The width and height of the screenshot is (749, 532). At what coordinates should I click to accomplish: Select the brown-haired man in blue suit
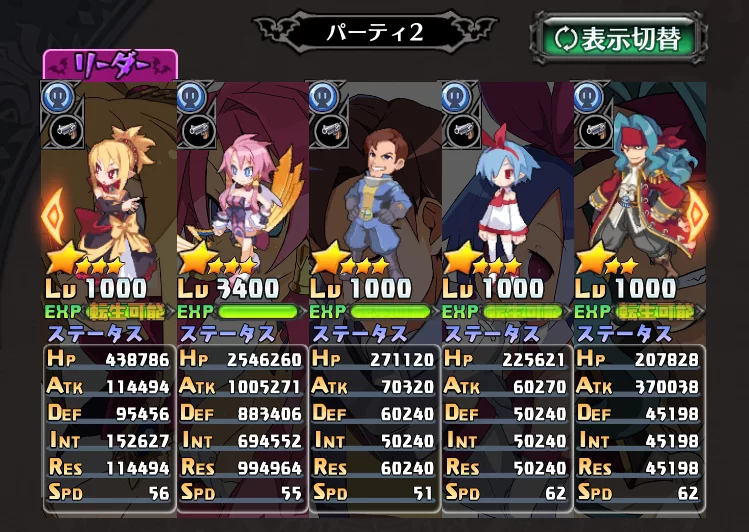click(x=374, y=200)
